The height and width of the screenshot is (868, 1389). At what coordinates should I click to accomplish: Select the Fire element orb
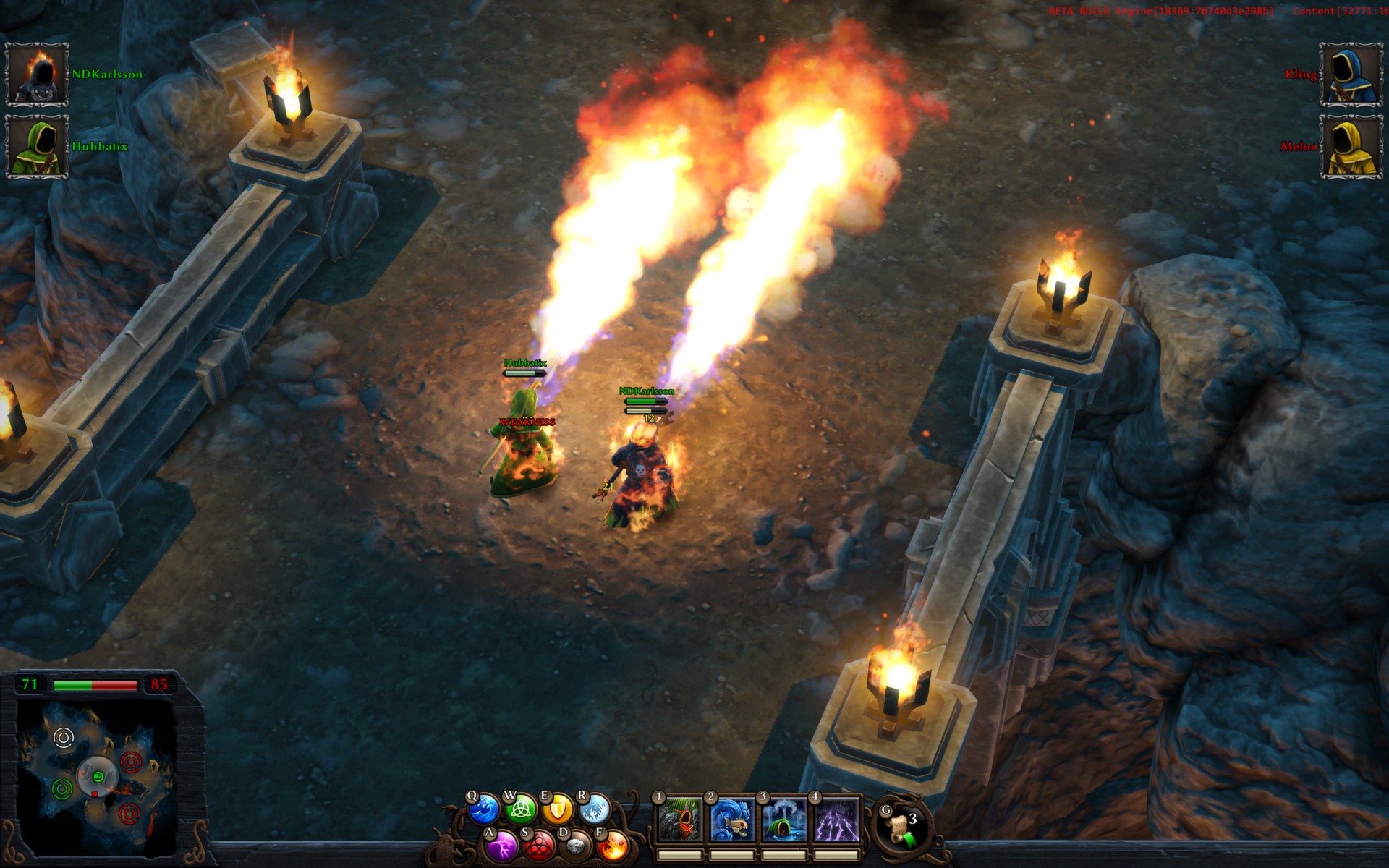(x=613, y=846)
